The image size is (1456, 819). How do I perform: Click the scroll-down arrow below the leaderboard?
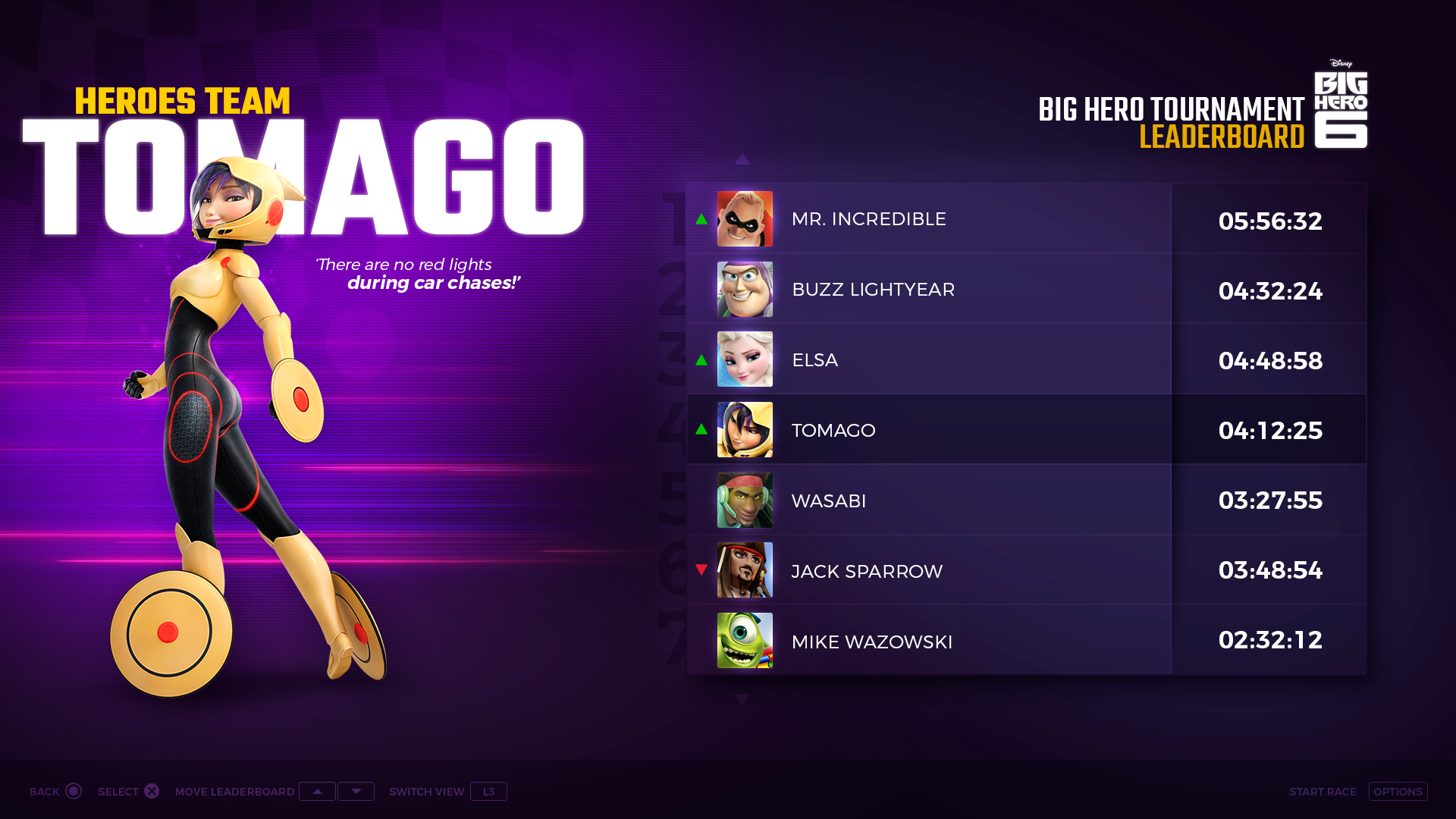(x=742, y=699)
